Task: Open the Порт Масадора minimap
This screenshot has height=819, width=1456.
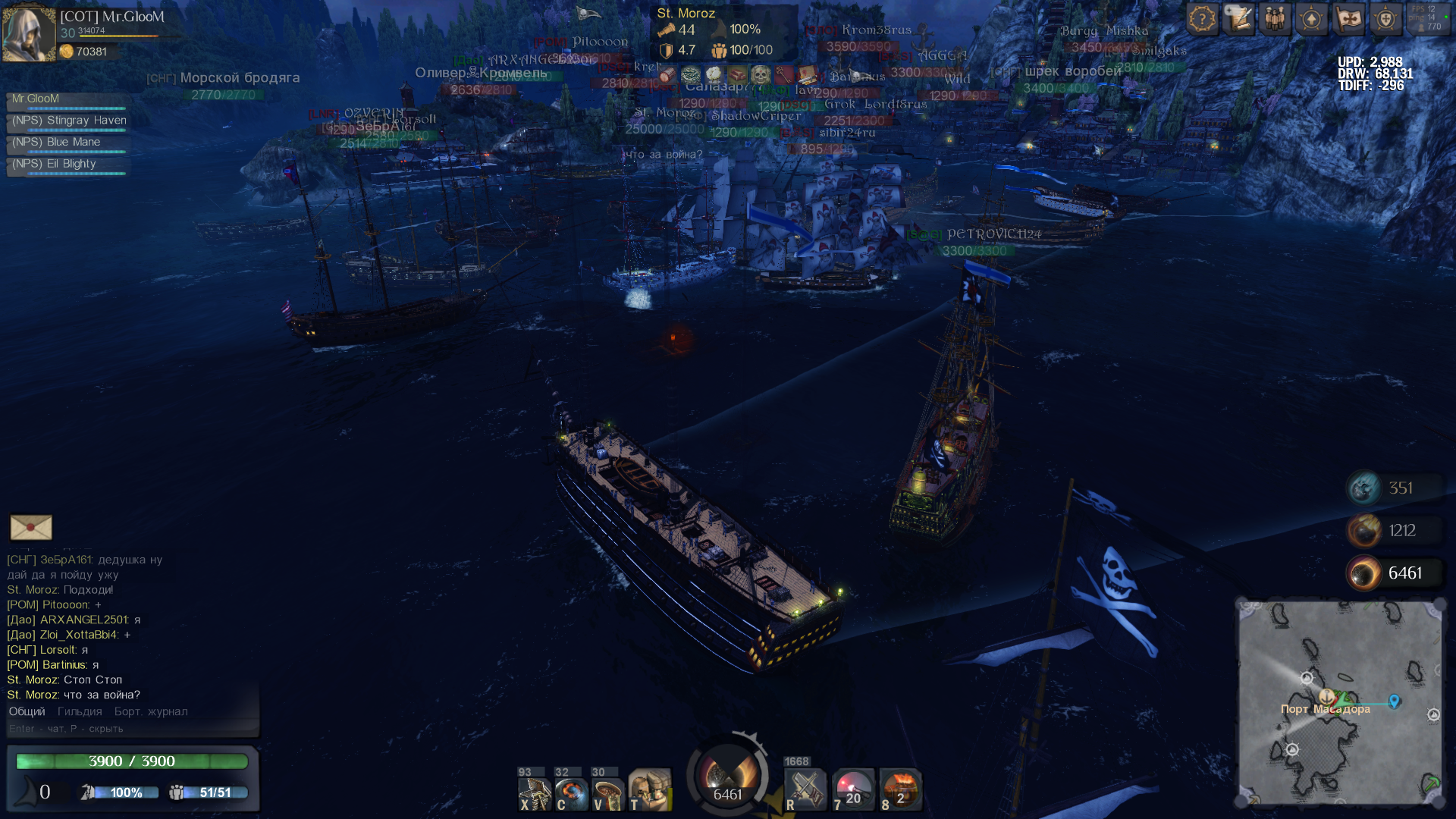Action: click(1340, 702)
